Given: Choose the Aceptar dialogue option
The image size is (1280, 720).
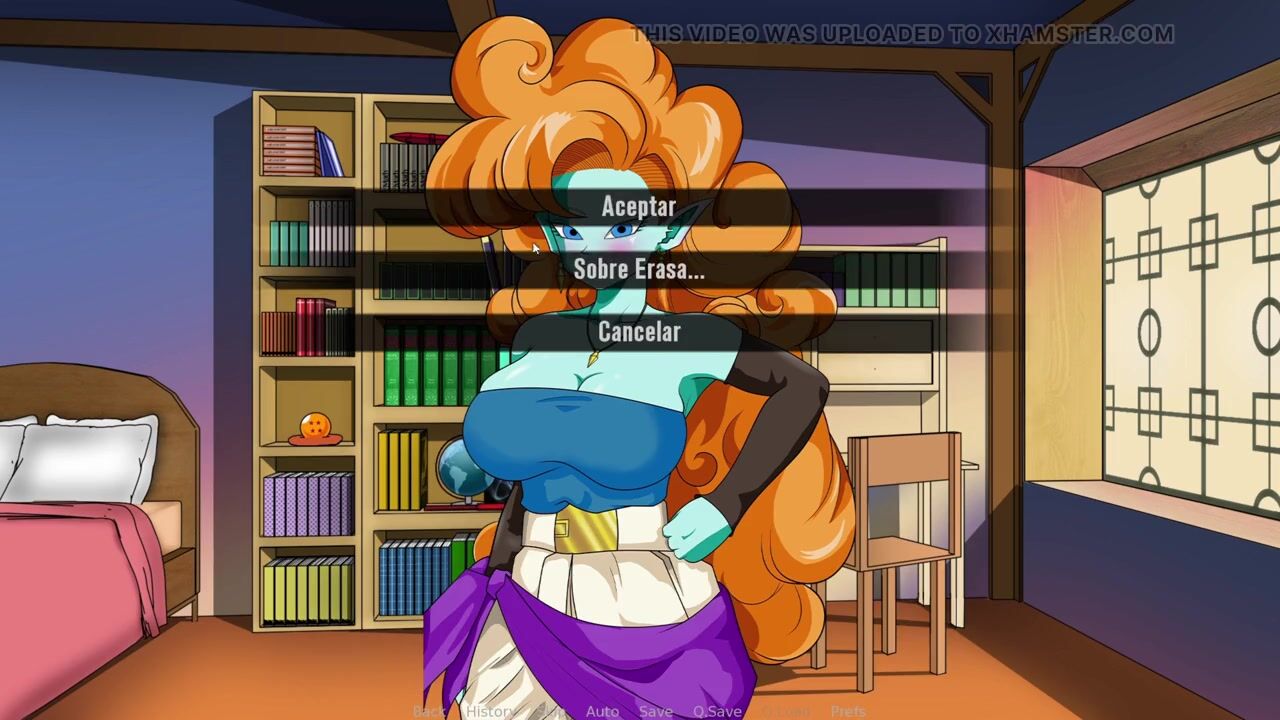Looking at the screenshot, I should point(639,207).
